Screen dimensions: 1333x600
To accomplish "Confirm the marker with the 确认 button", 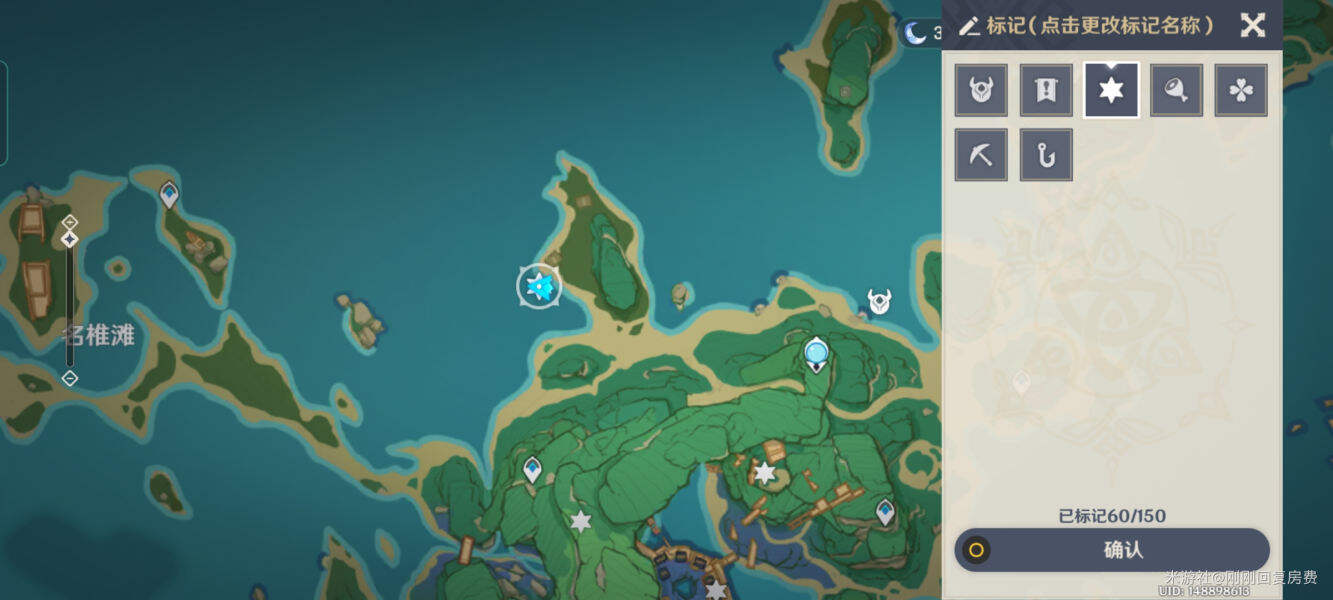I will pos(1112,550).
